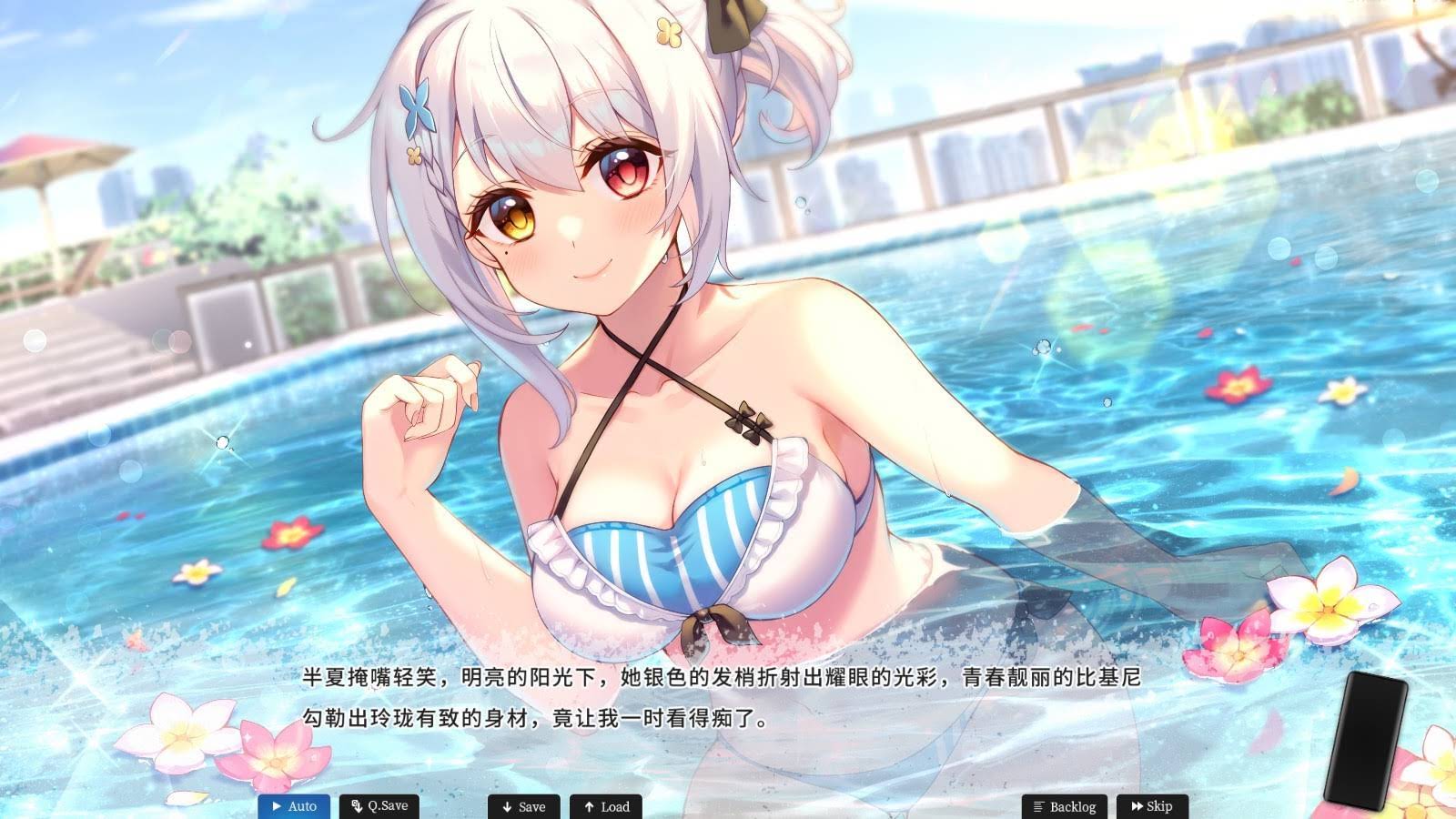Click the up-arrow icon on Load button

589,806
